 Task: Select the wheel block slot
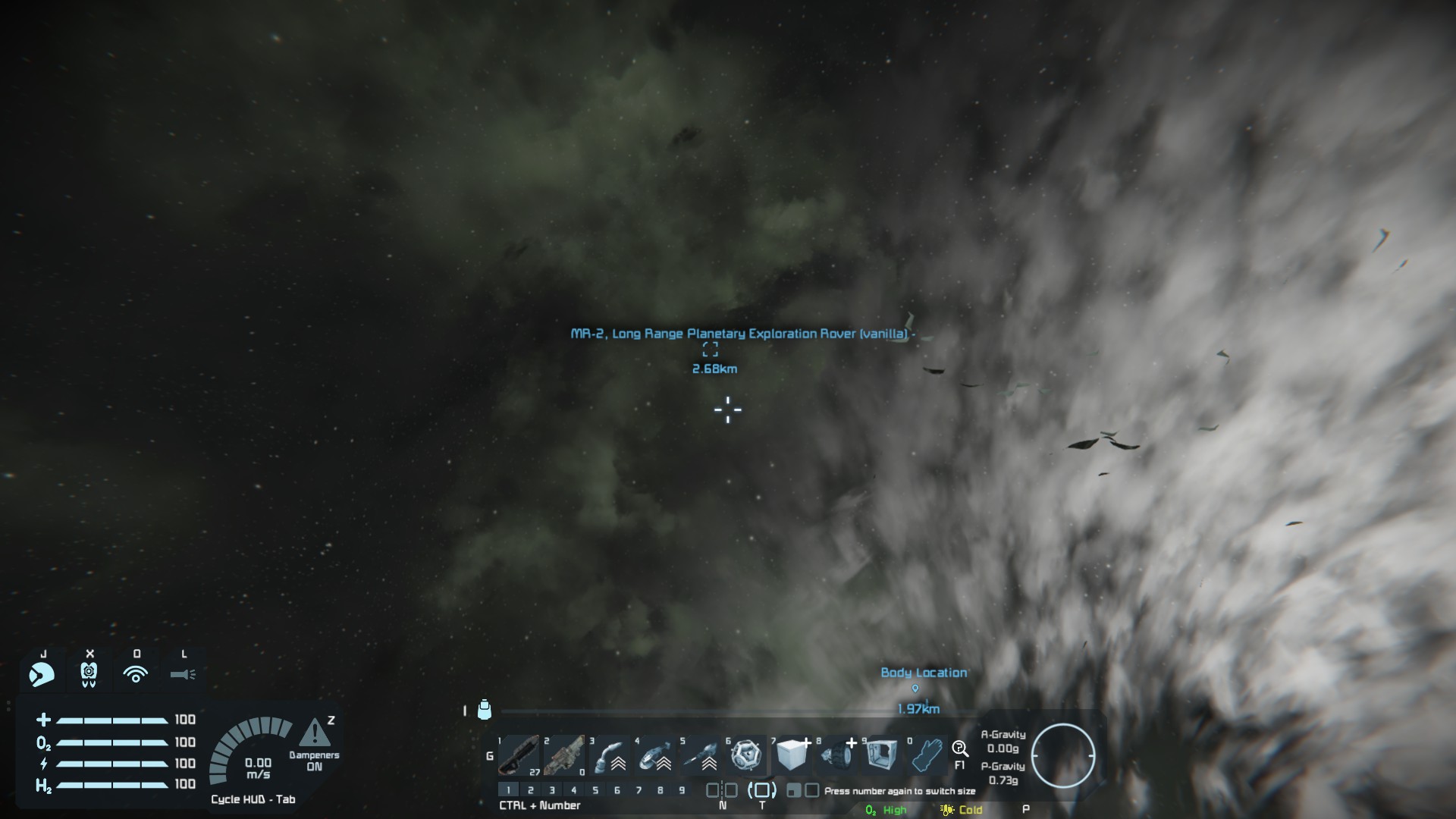pyautogui.click(x=837, y=755)
